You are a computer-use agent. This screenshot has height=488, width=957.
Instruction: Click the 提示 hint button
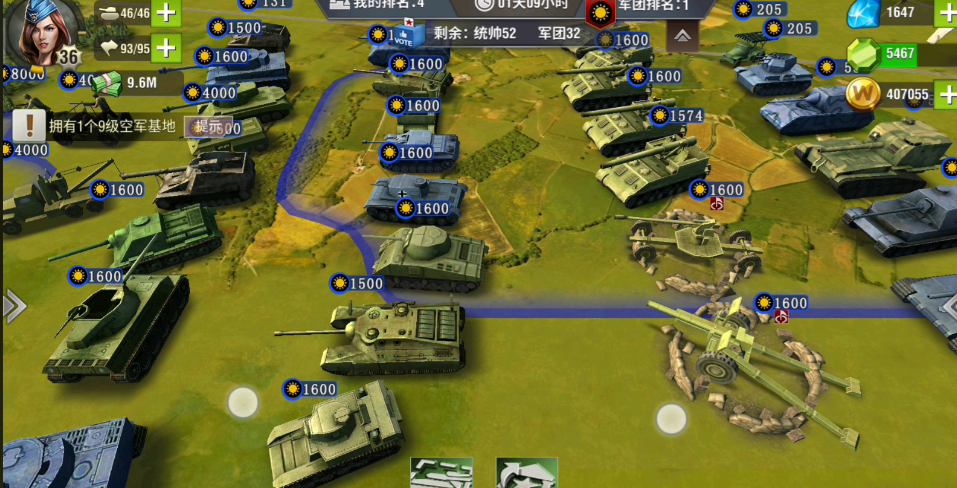coord(209,126)
